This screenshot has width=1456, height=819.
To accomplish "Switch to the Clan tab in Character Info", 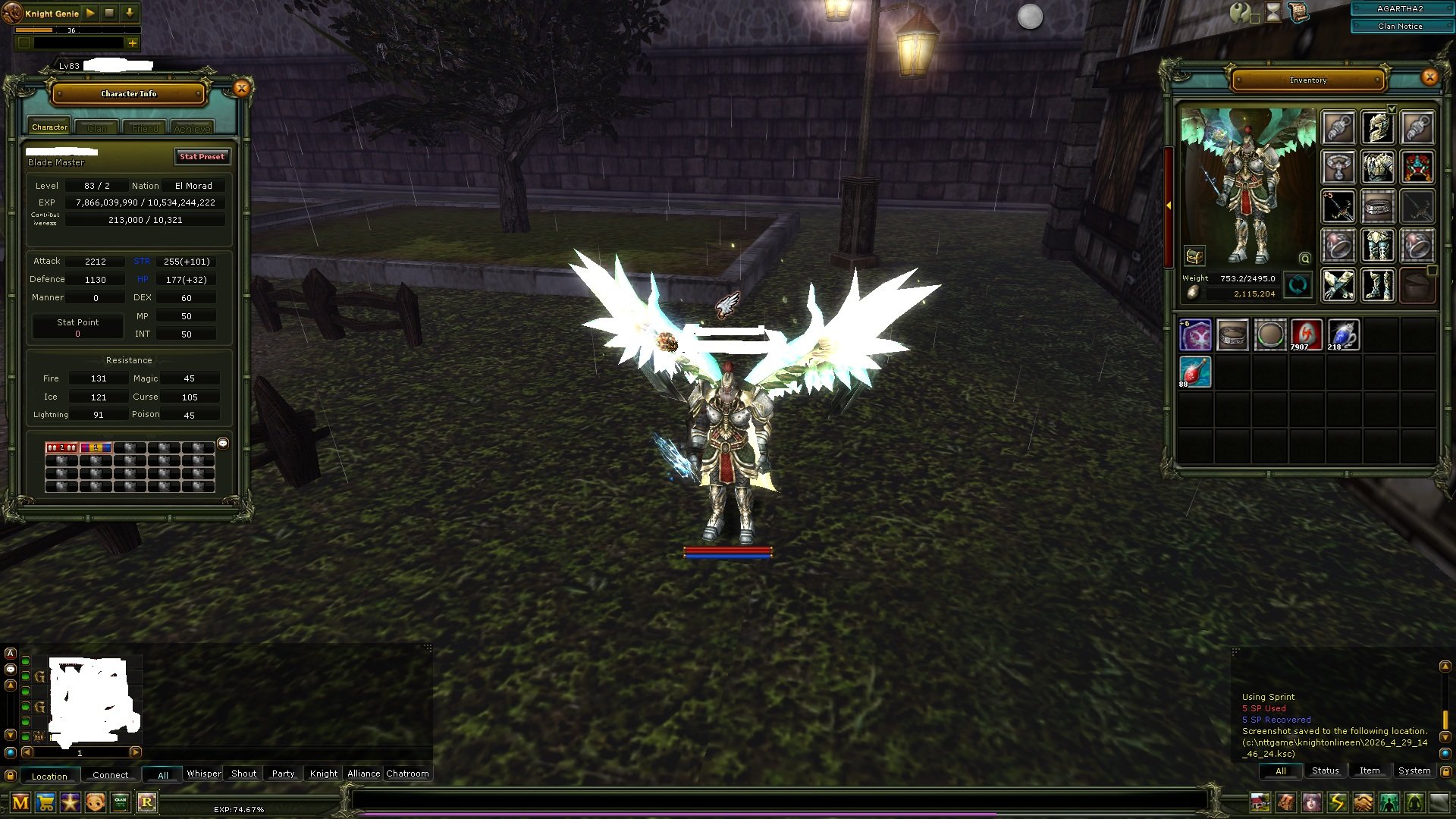I will 96,127.
